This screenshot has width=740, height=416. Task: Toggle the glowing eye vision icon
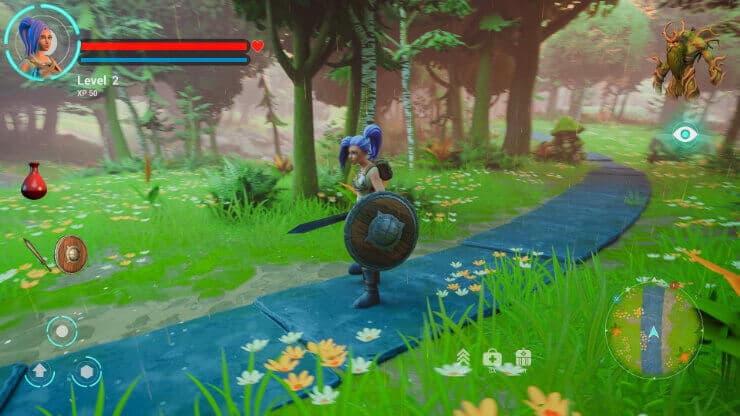pyautogui.click(x=685, y=134)
